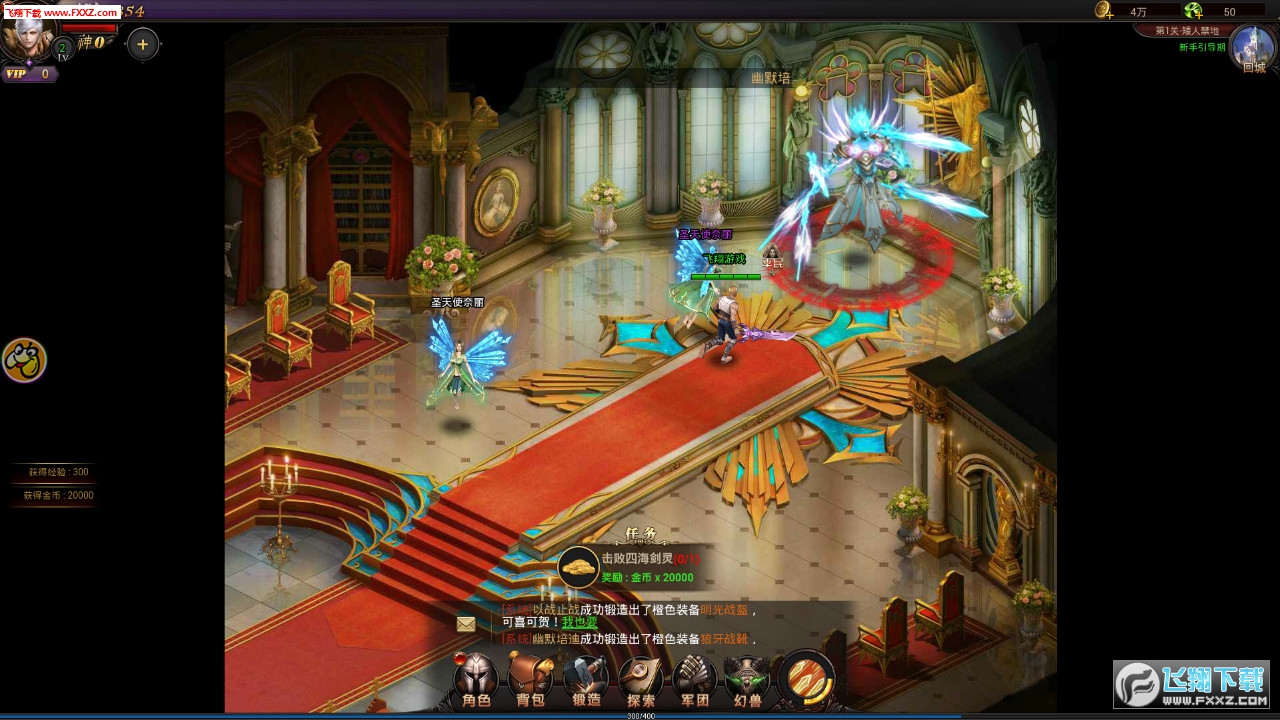This screenshot has height=720, width=1280.
Task: Activate the orange slash attack skill
Action: pos(806,678)
